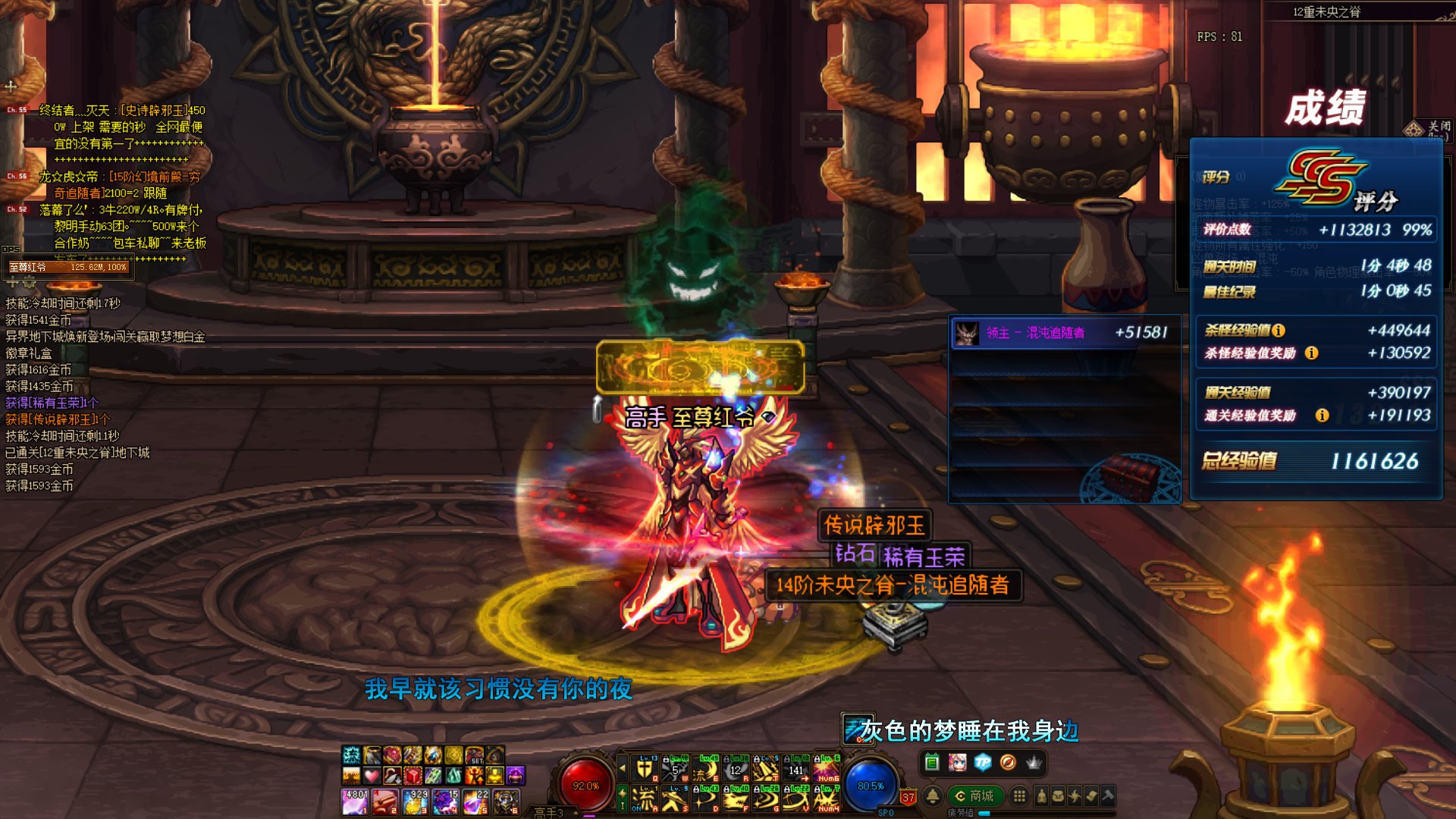Viewport: 1456px width, 819px height.
Task: Show info for 杀怪经验值奖励
Action: point(1311,353)
